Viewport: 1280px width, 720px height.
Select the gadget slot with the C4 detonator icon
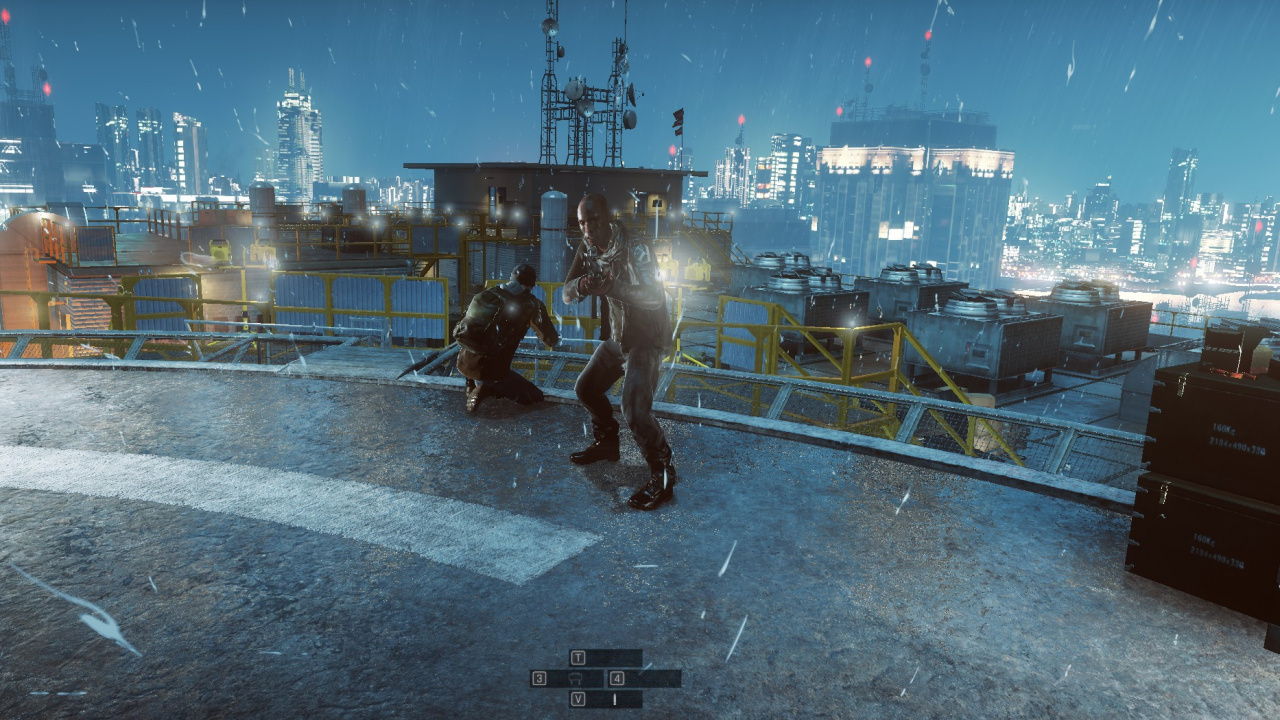pos(575,678)
